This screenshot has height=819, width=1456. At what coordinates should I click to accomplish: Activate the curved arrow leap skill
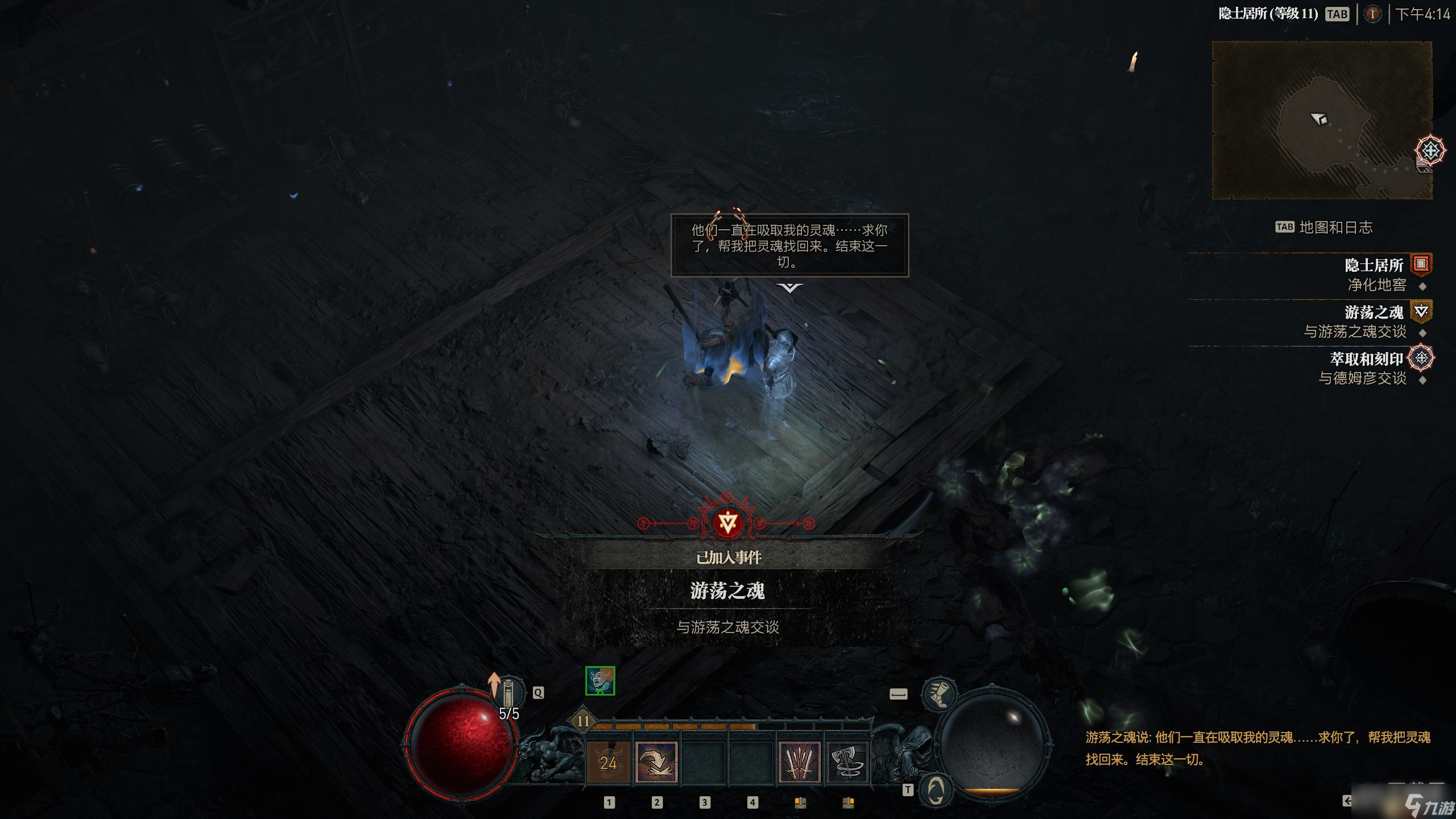pos(656,762)
